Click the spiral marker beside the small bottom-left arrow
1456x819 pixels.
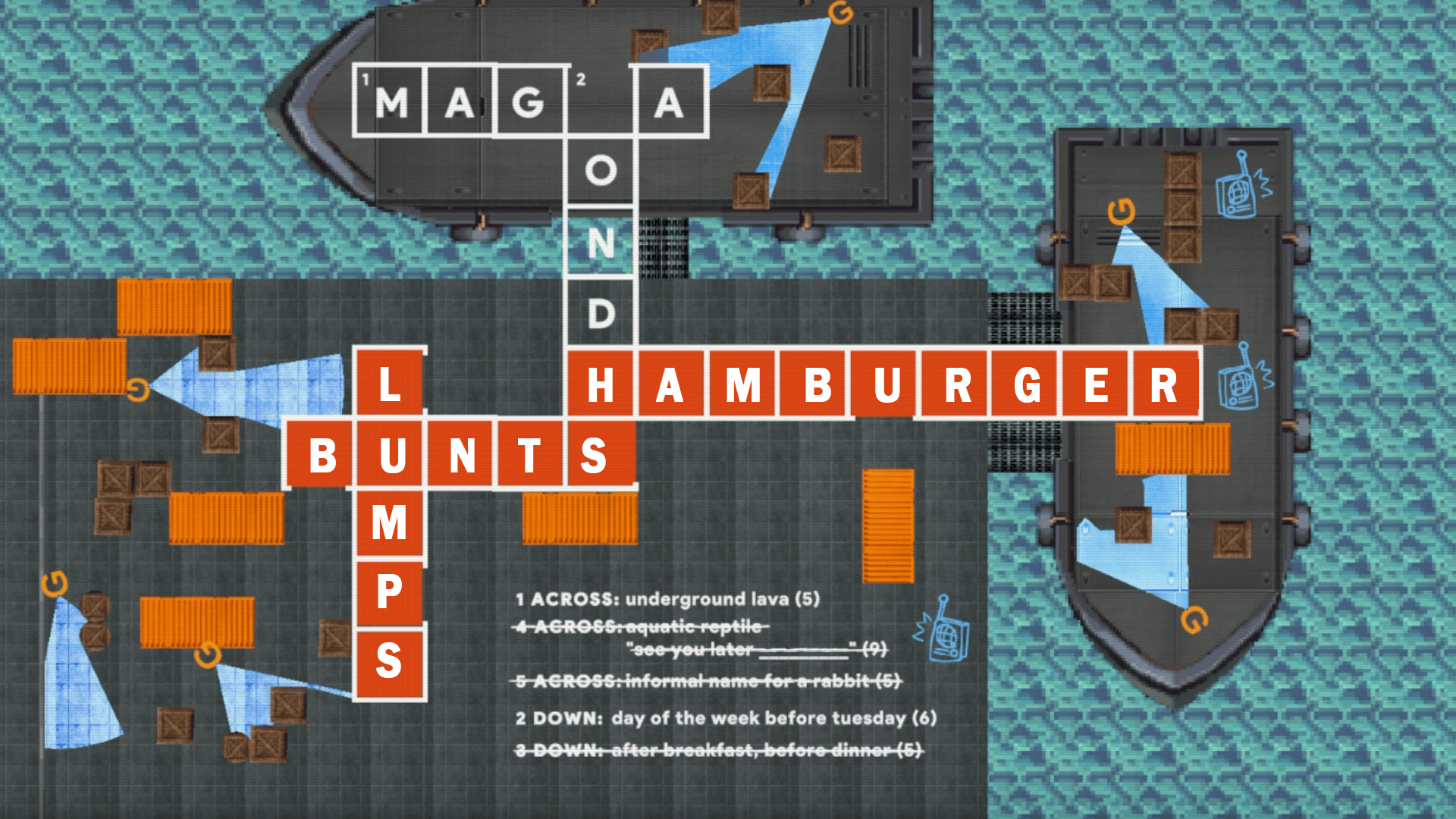pos(206,654)
